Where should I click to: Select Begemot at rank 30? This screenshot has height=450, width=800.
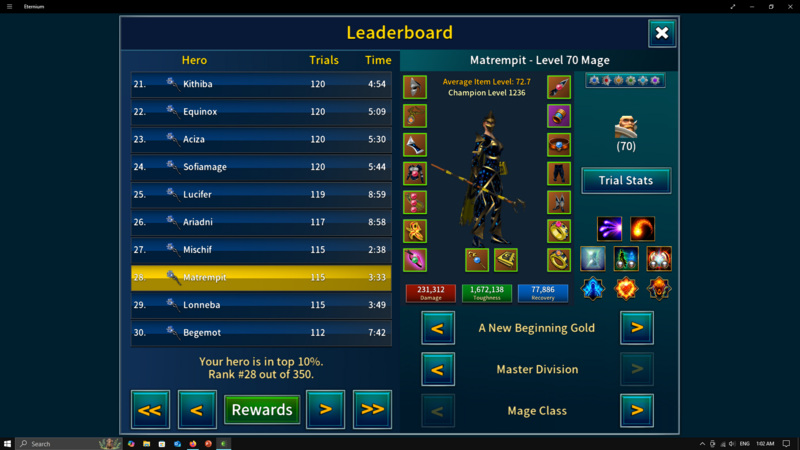pos(261,332)
